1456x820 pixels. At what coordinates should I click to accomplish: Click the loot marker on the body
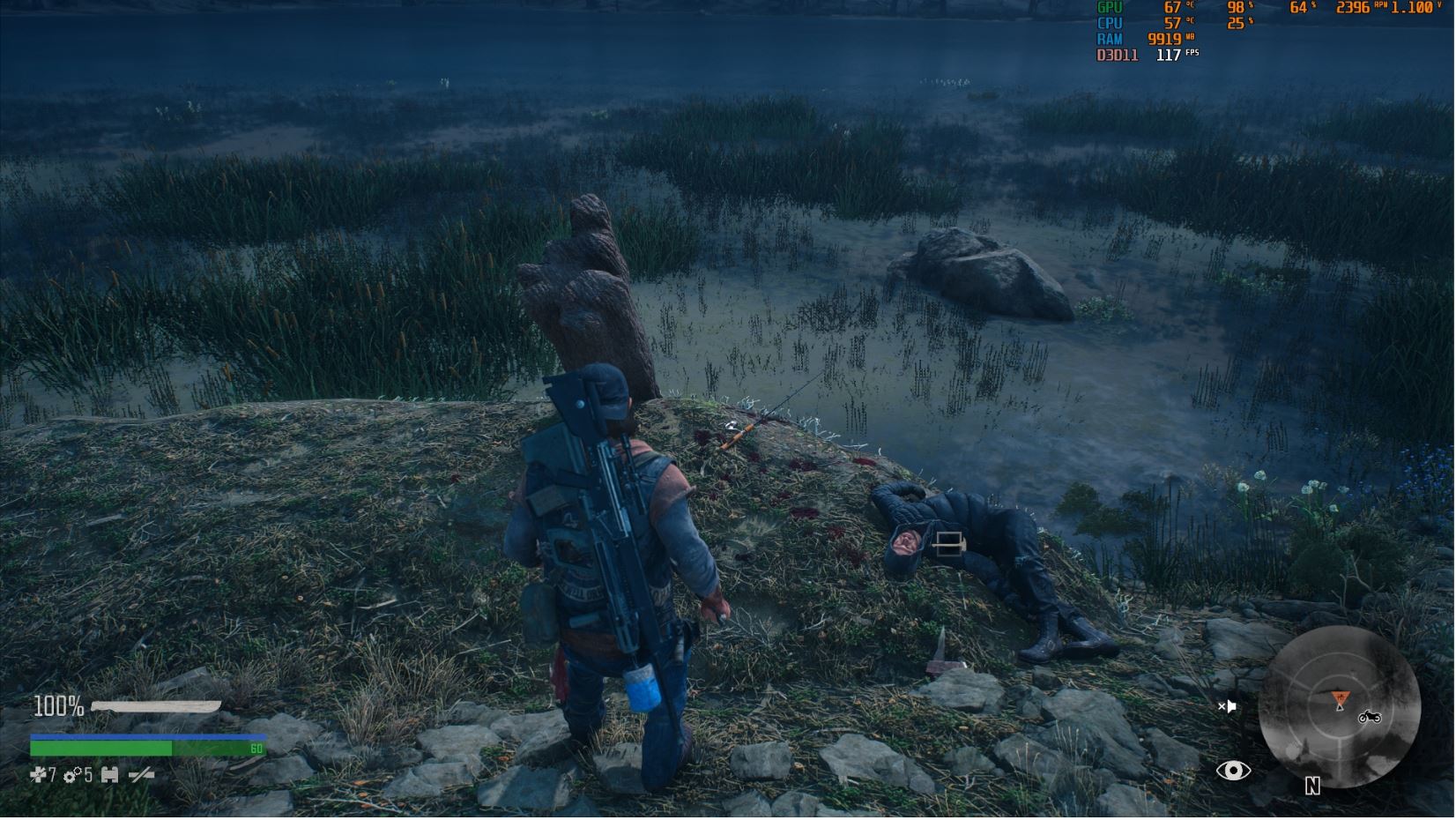[948, 544]
